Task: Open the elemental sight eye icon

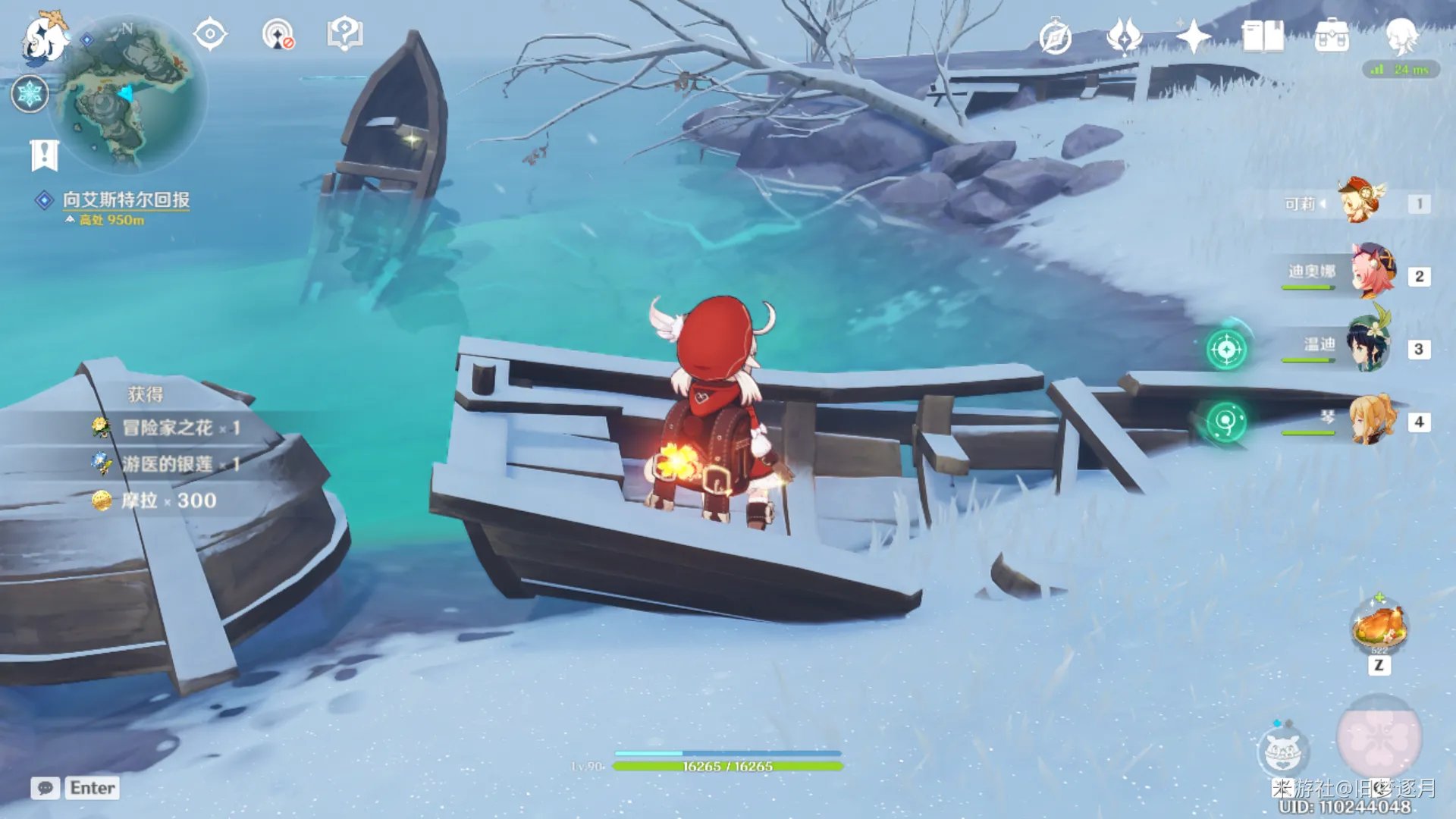Action: click(x=210, y=35)
